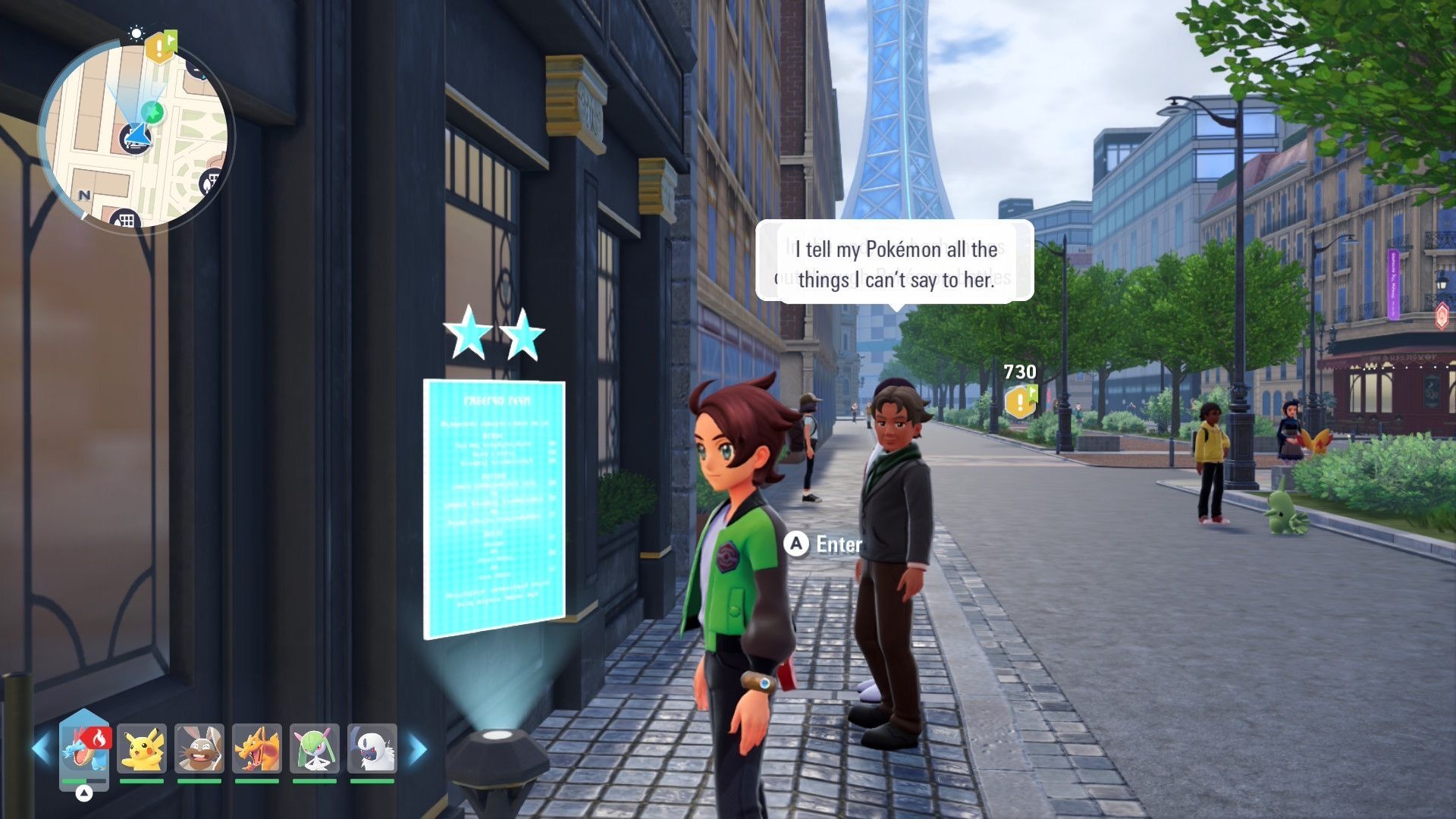Click the left arrow beside the party bar
This screenshot has width=1456, height=819.
(x=41, y=749)
